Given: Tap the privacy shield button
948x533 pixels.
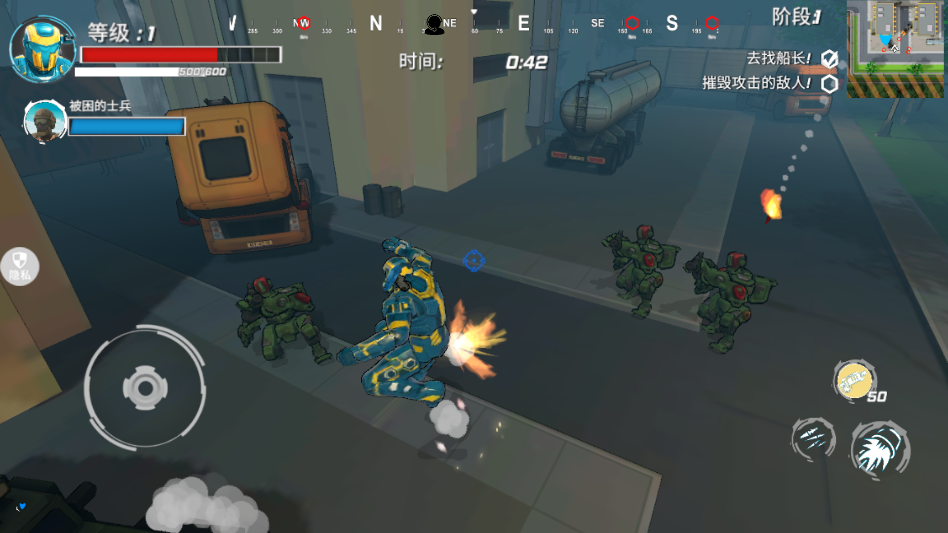Looking at the screenshot, I should [20, 266].
